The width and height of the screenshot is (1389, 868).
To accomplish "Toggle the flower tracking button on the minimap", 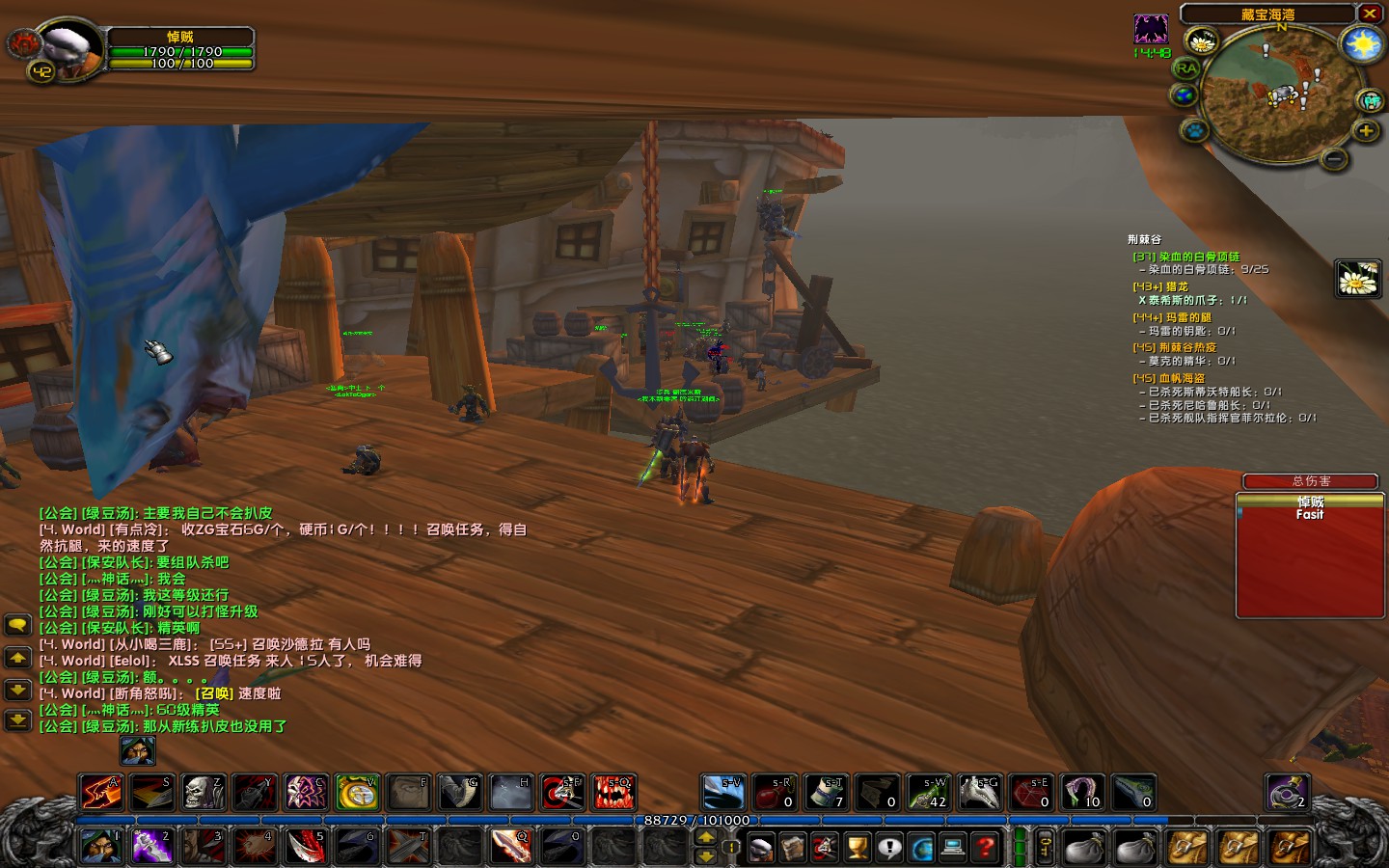I will tap(1200, 41).
